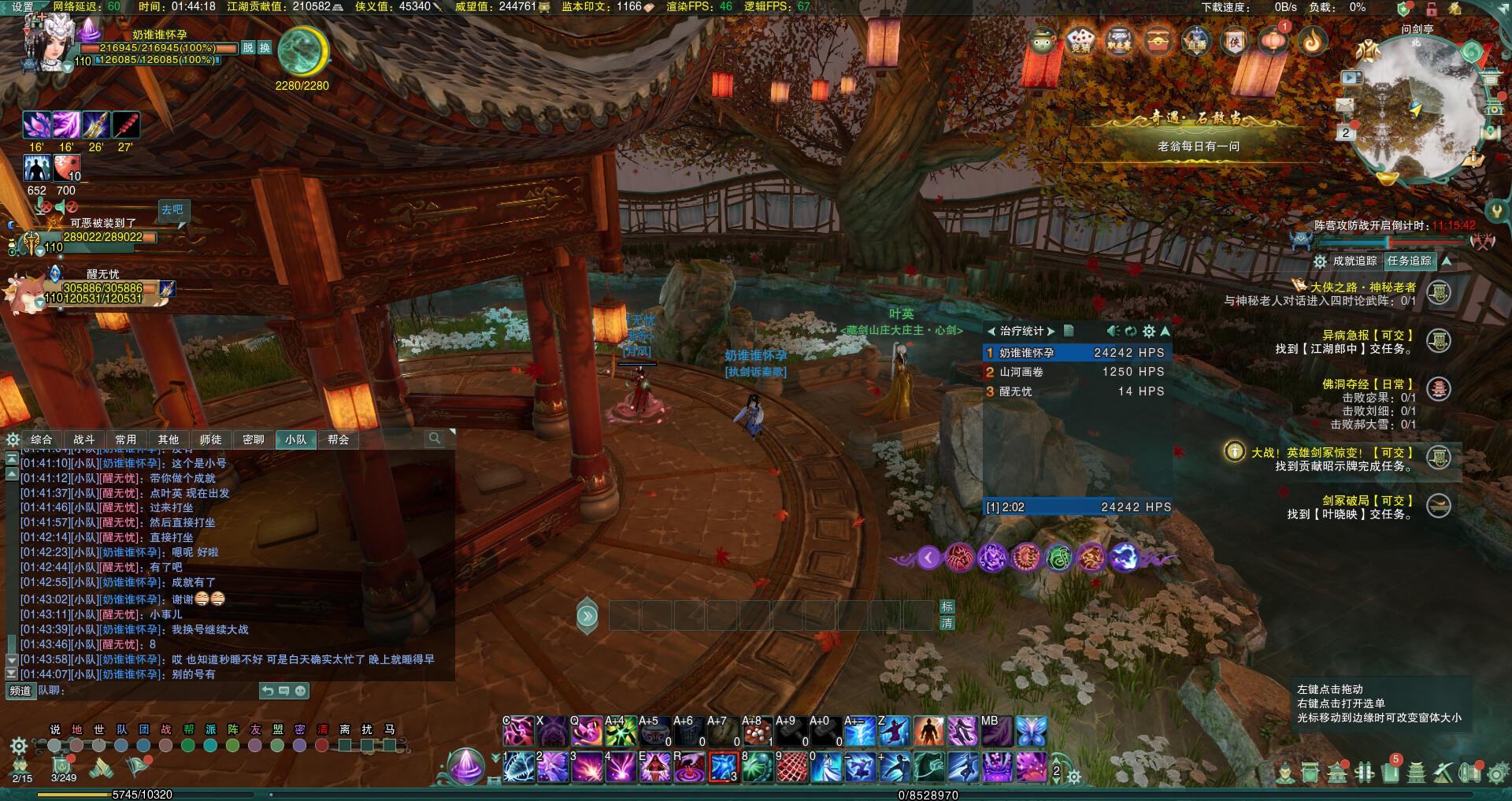1512x801 pixels.
Task: Select party member 醒无忧 frame
Action: [x=102, y=288]
